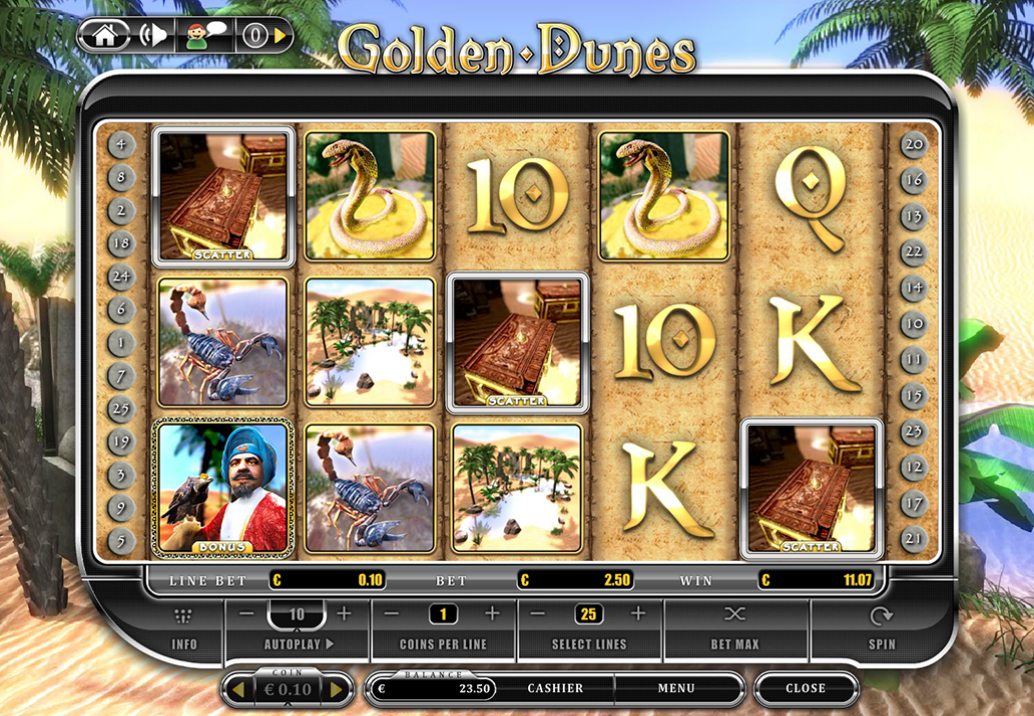Raise the coin value with right arrow
This screenshot has width=1034, height=716.
coord(336,689)
